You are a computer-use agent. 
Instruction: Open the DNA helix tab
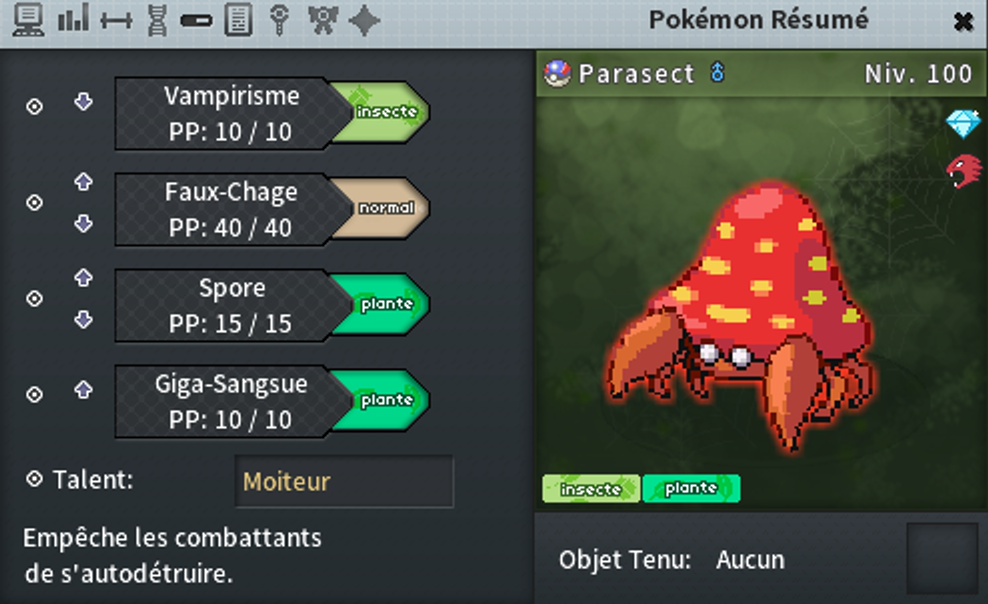(x=156, y=20)
